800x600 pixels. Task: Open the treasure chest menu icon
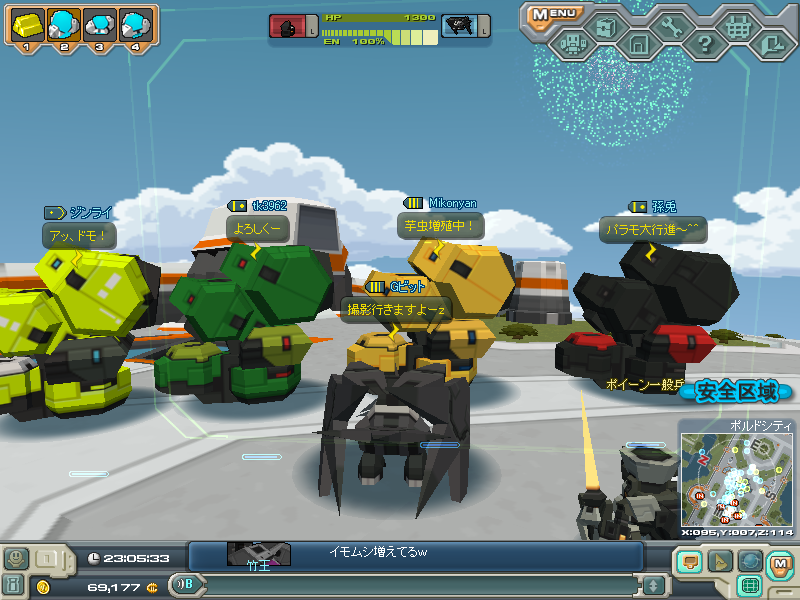click(x=606, y=28)
